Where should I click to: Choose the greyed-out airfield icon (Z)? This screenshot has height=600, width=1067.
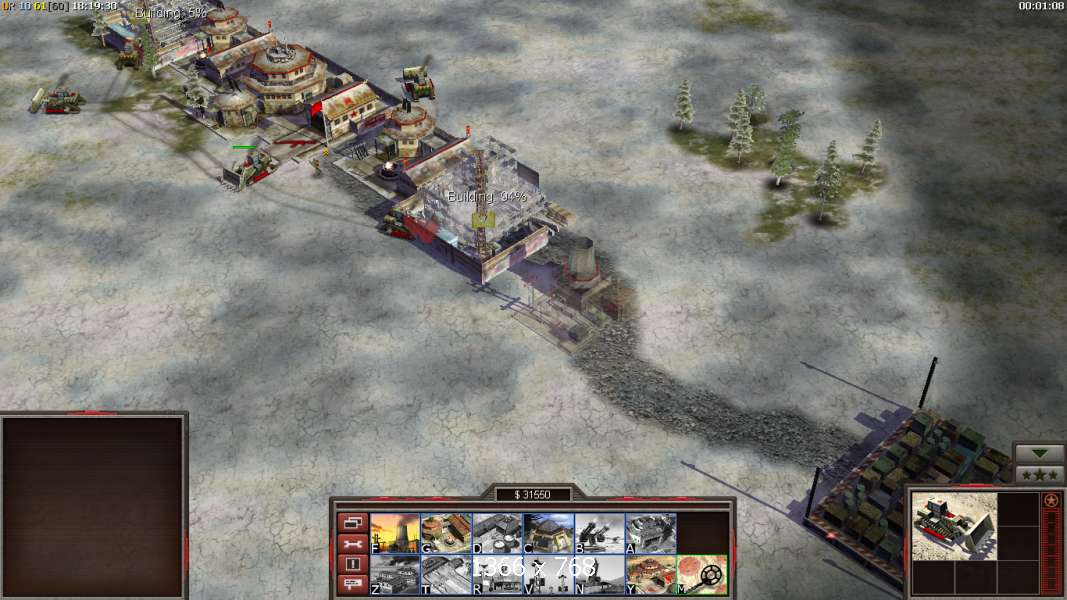[x=395, y=575]
